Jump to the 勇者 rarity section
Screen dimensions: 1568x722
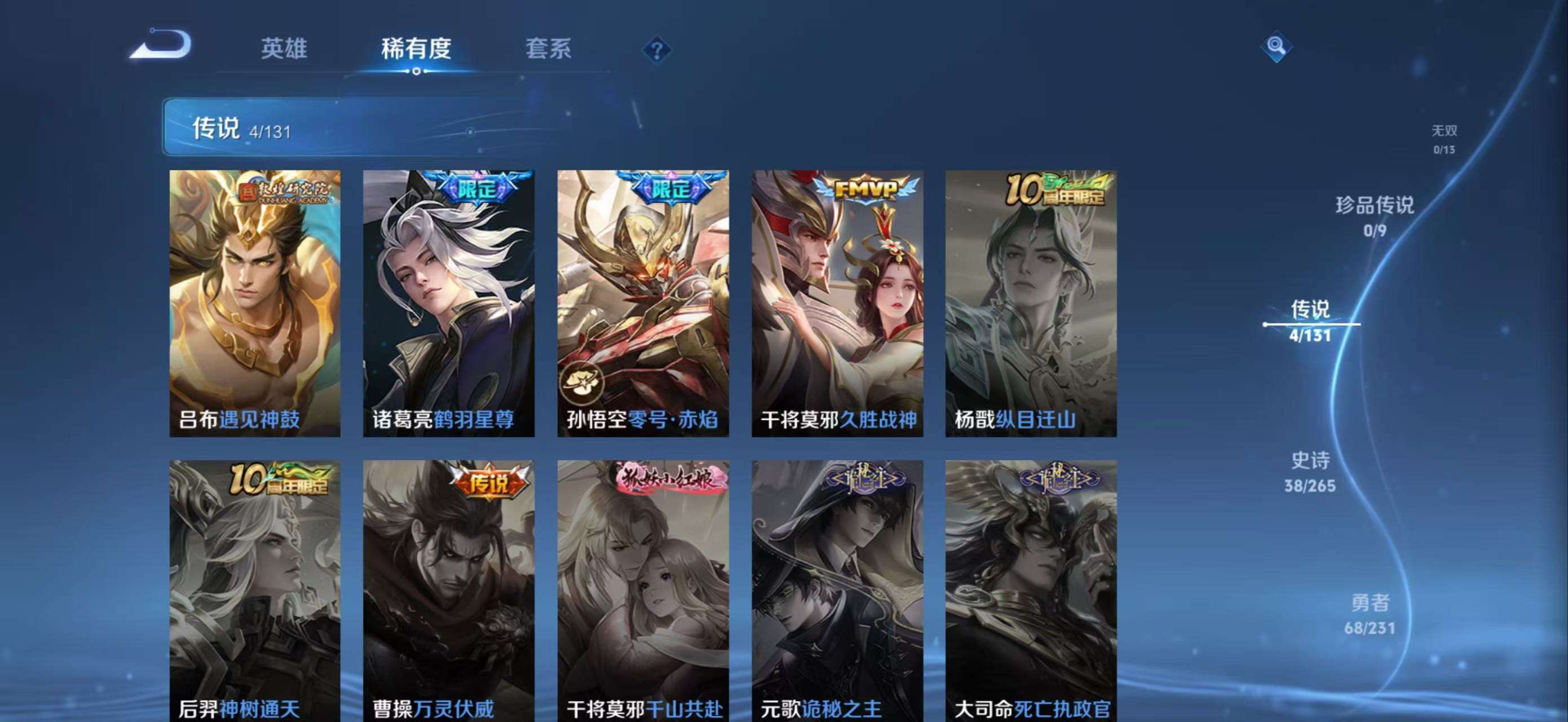tap(1370, 613)
